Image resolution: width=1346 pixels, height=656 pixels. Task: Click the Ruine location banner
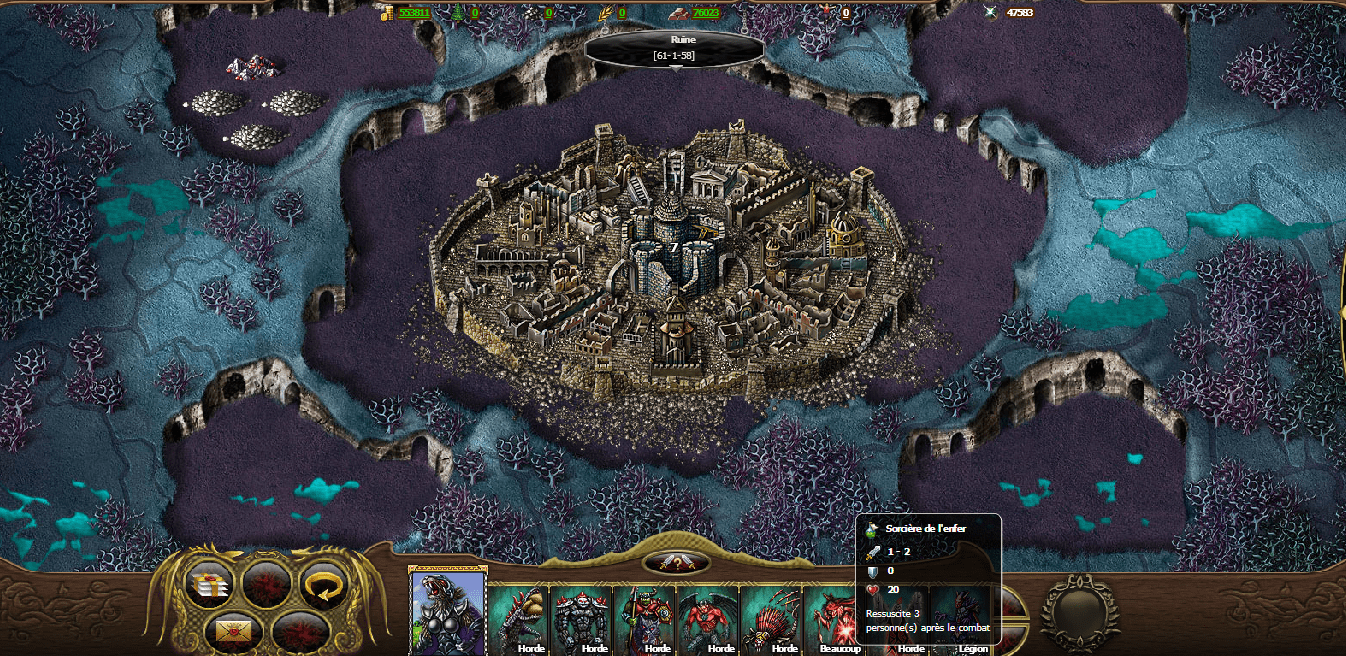click(x=674, y=49)
